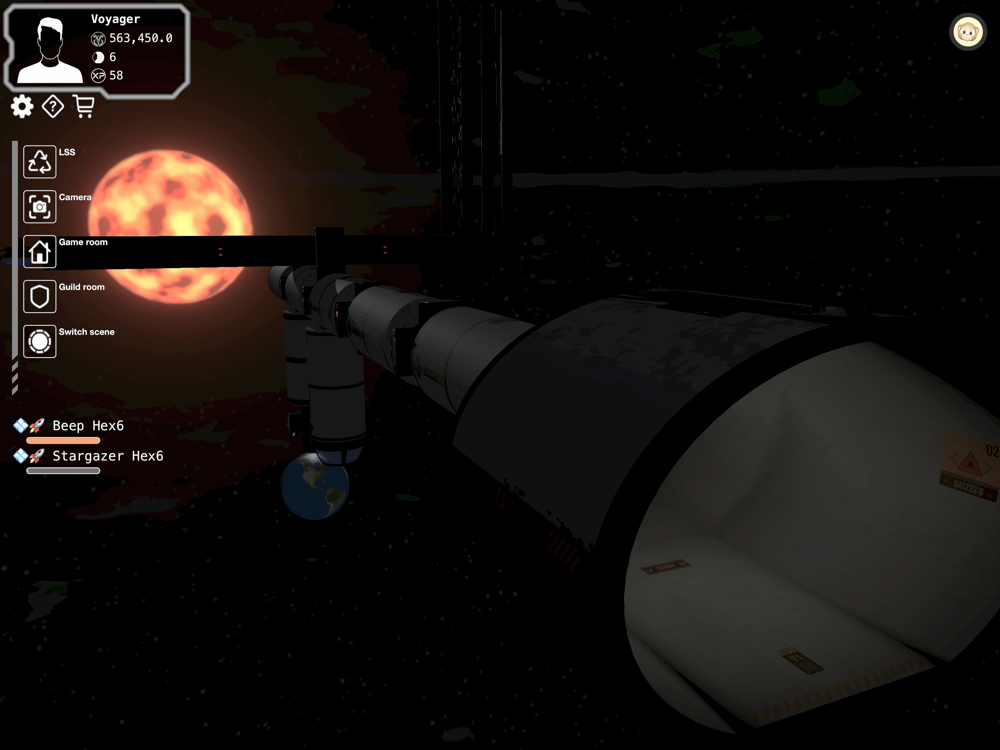Image resolution: width=1000 pixels, height=750 pixels.
Task: Open the shopping cart store
Action: coord(84,106)
